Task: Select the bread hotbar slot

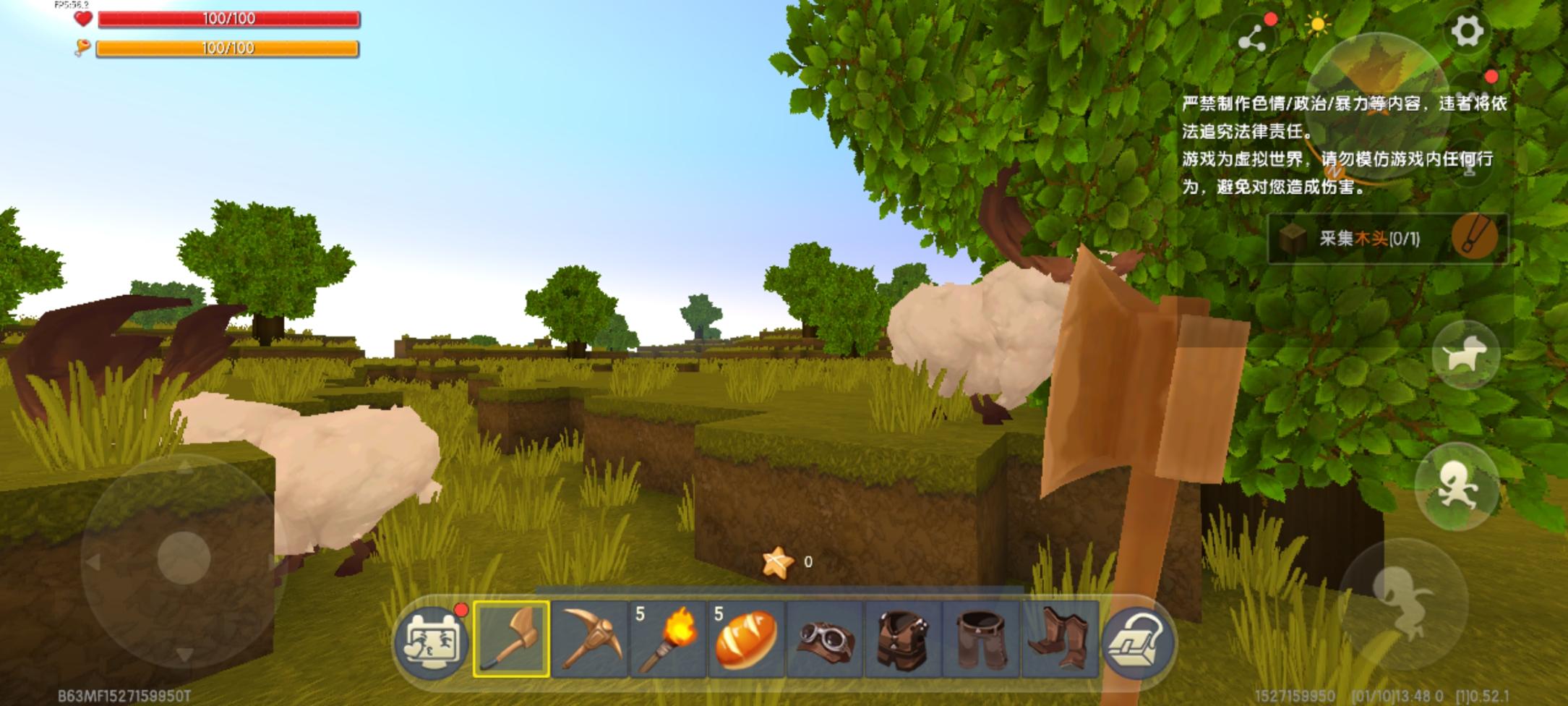Action: (746, 639)
